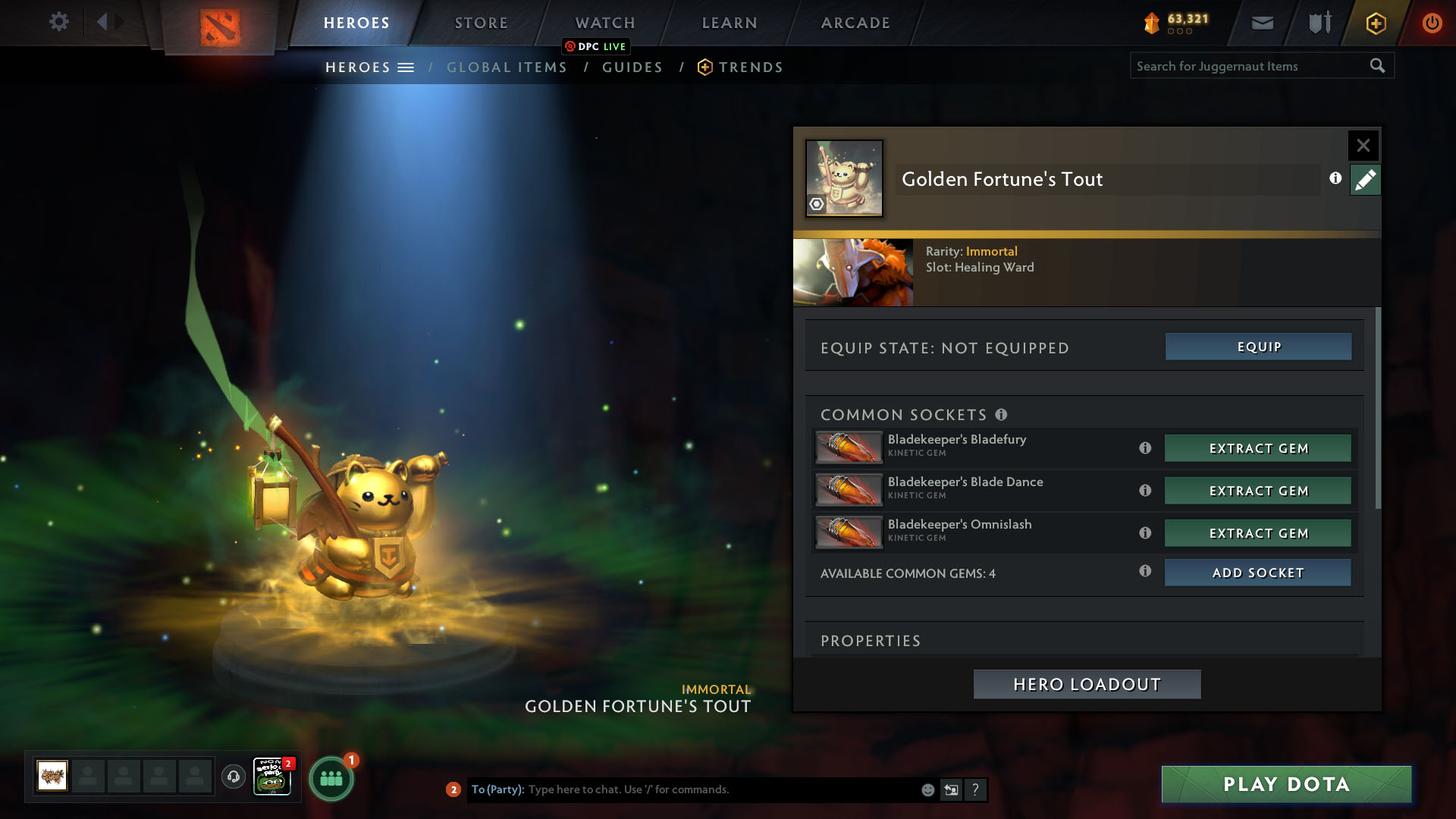The width and height of the screenshot is (1456, 819).
Task: Select the Arcade tab
Action: click(855, 23)
